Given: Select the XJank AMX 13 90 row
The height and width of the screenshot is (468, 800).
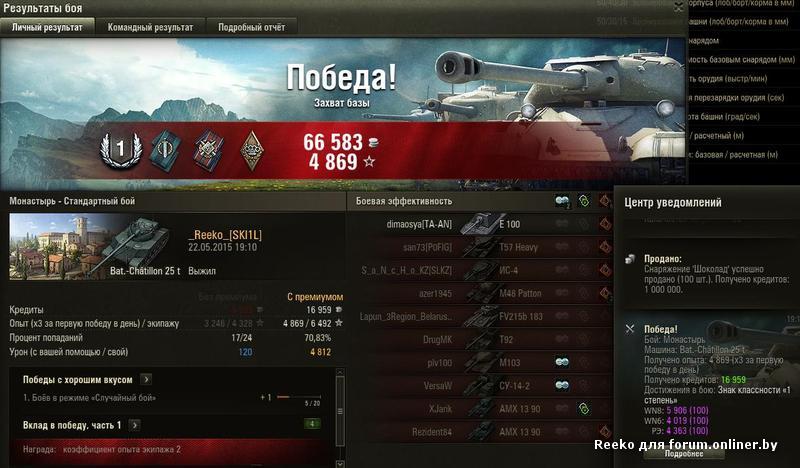Looking at the screenshot, I should [480, 408].
